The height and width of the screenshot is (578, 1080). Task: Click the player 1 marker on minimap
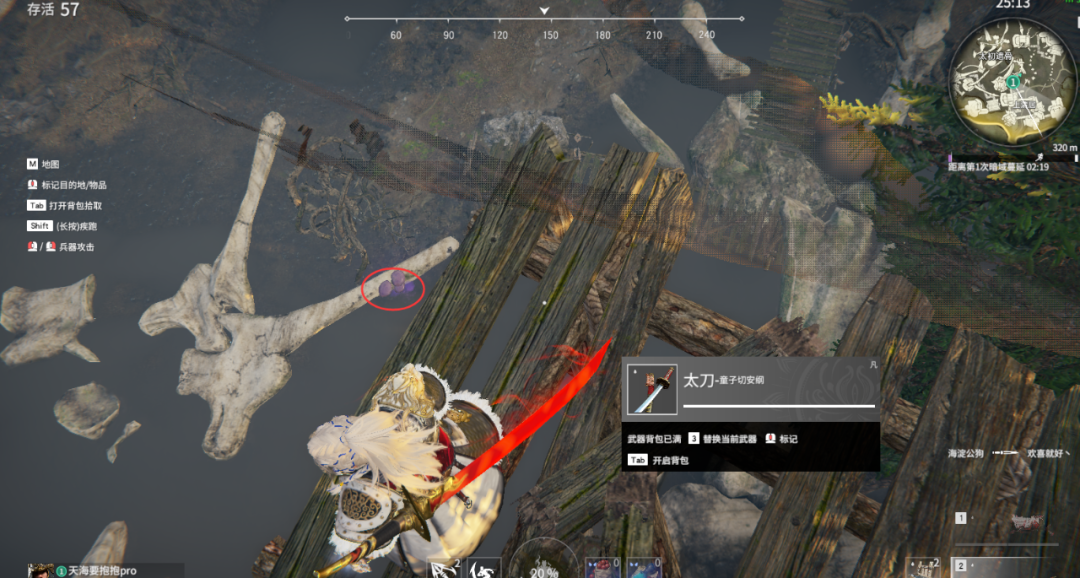1013,80
